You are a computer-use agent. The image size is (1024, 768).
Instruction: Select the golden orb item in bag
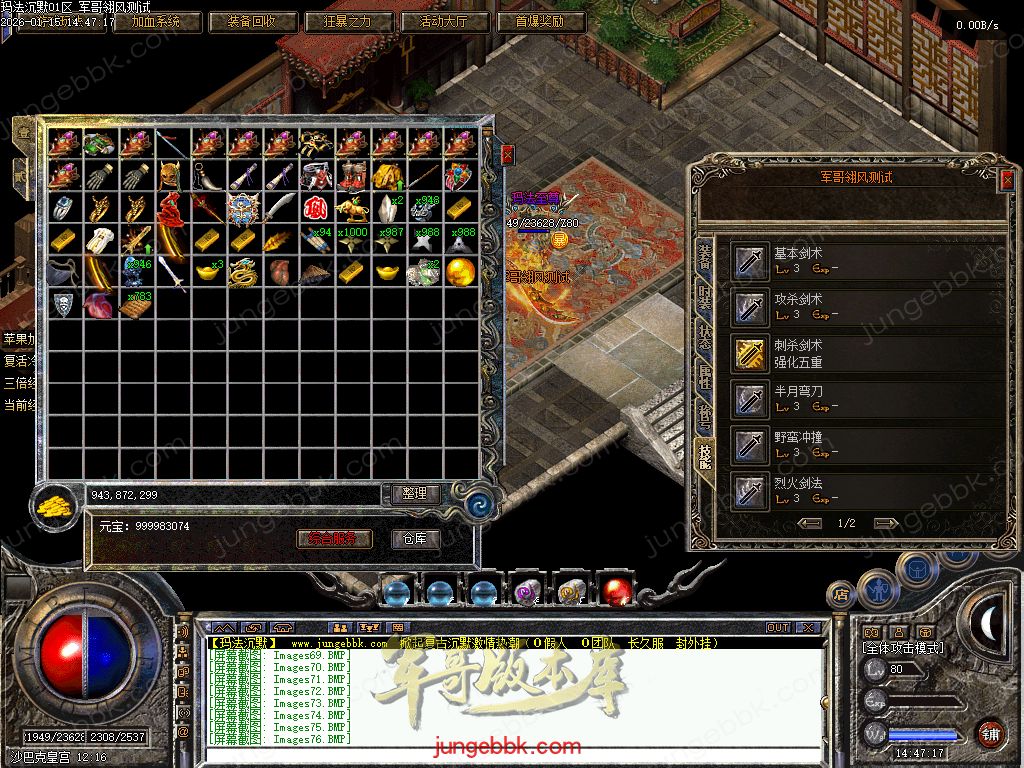(460, 271)
